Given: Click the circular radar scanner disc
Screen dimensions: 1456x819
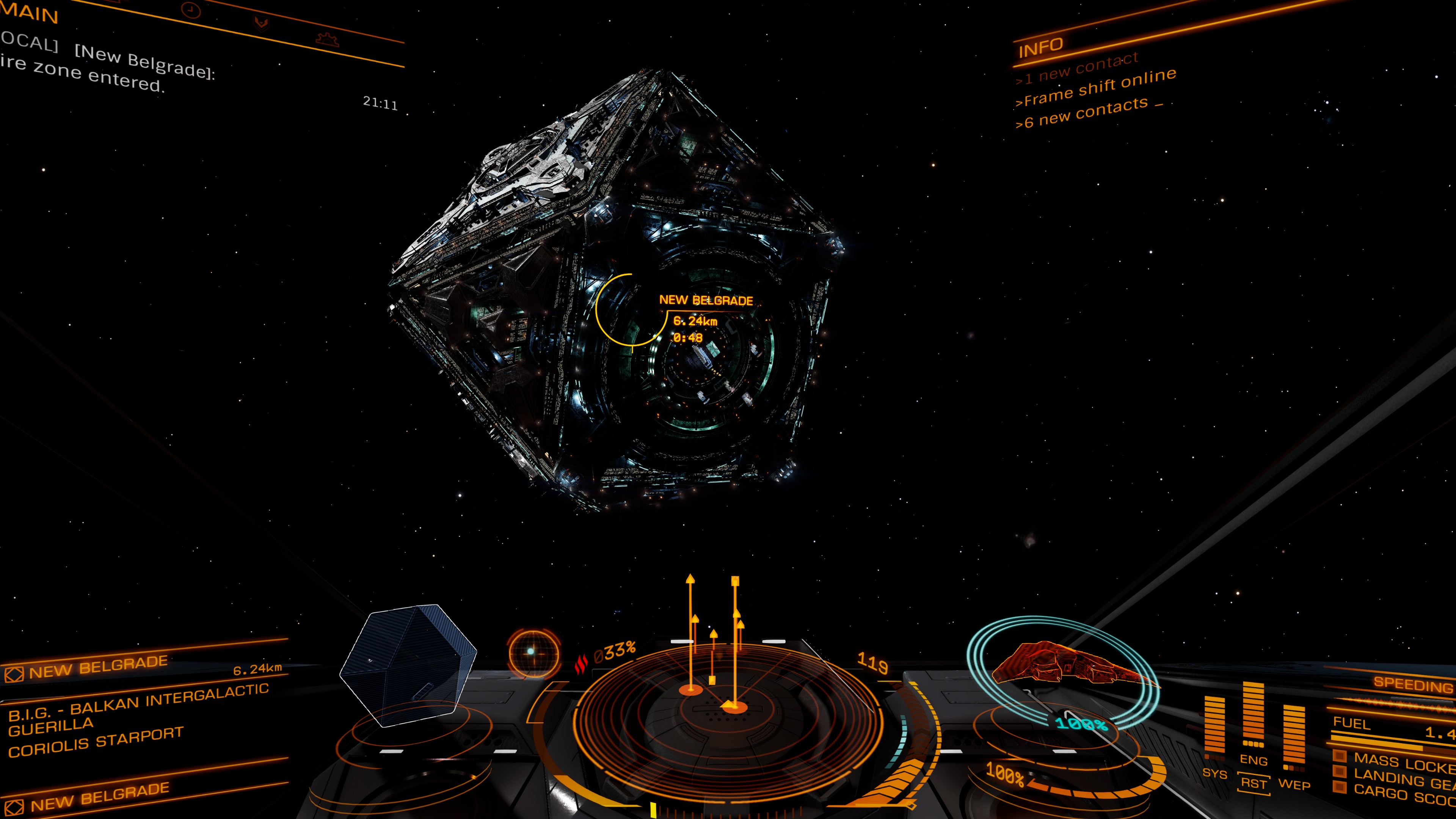Looking at the screenshot, I should point(726,718).
